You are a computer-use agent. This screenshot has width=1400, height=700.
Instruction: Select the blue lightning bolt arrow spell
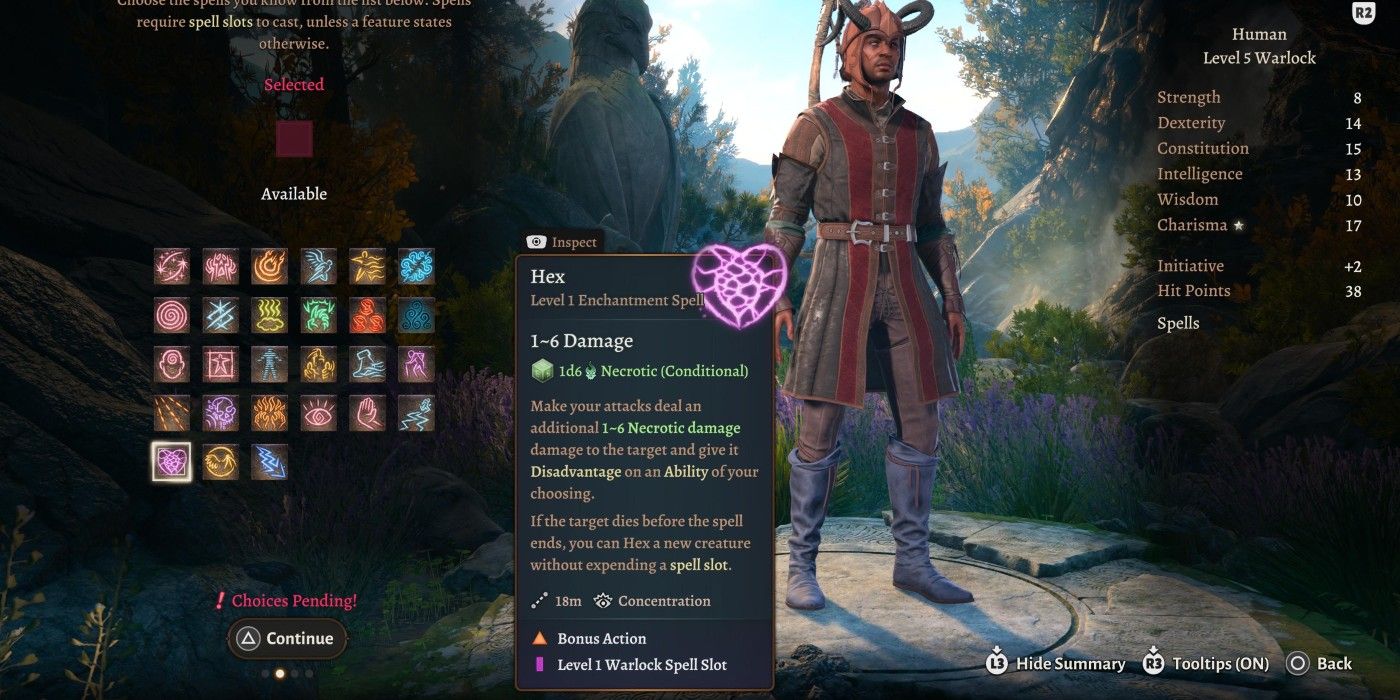tap(270, 462)
